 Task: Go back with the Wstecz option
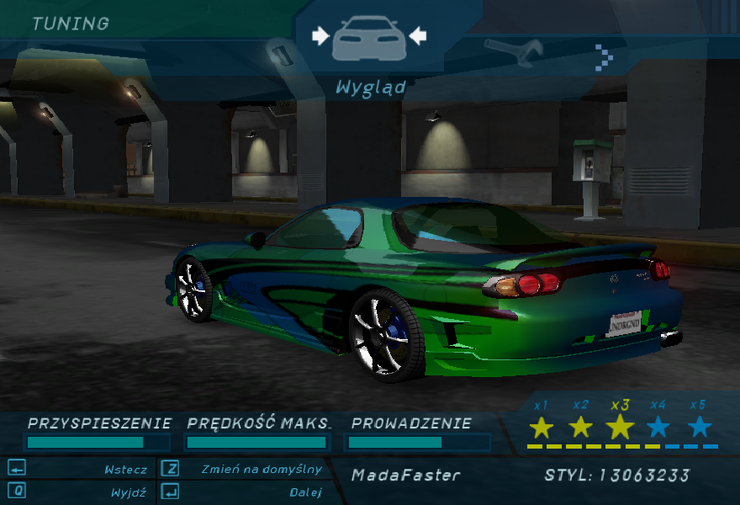pos(125,469)
